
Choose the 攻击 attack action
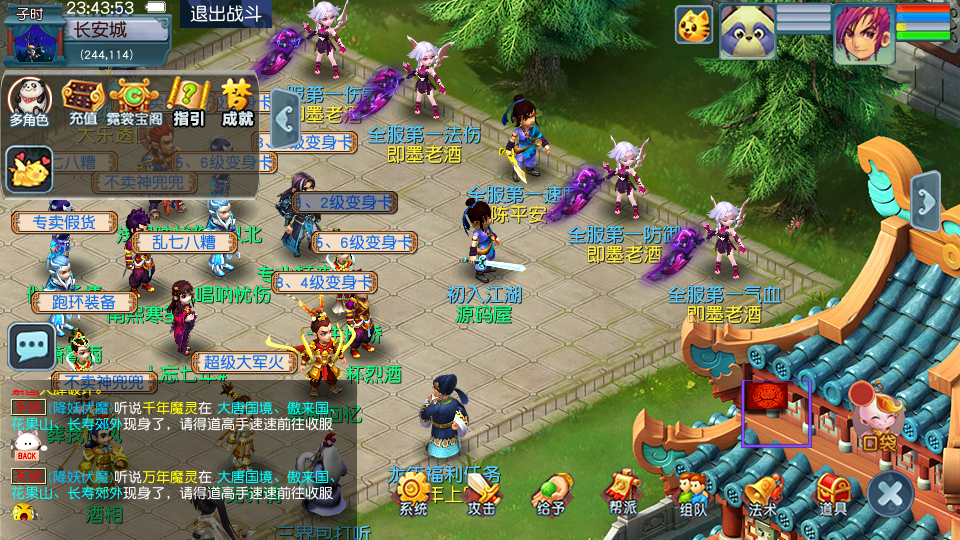click(x=482, y=492)
